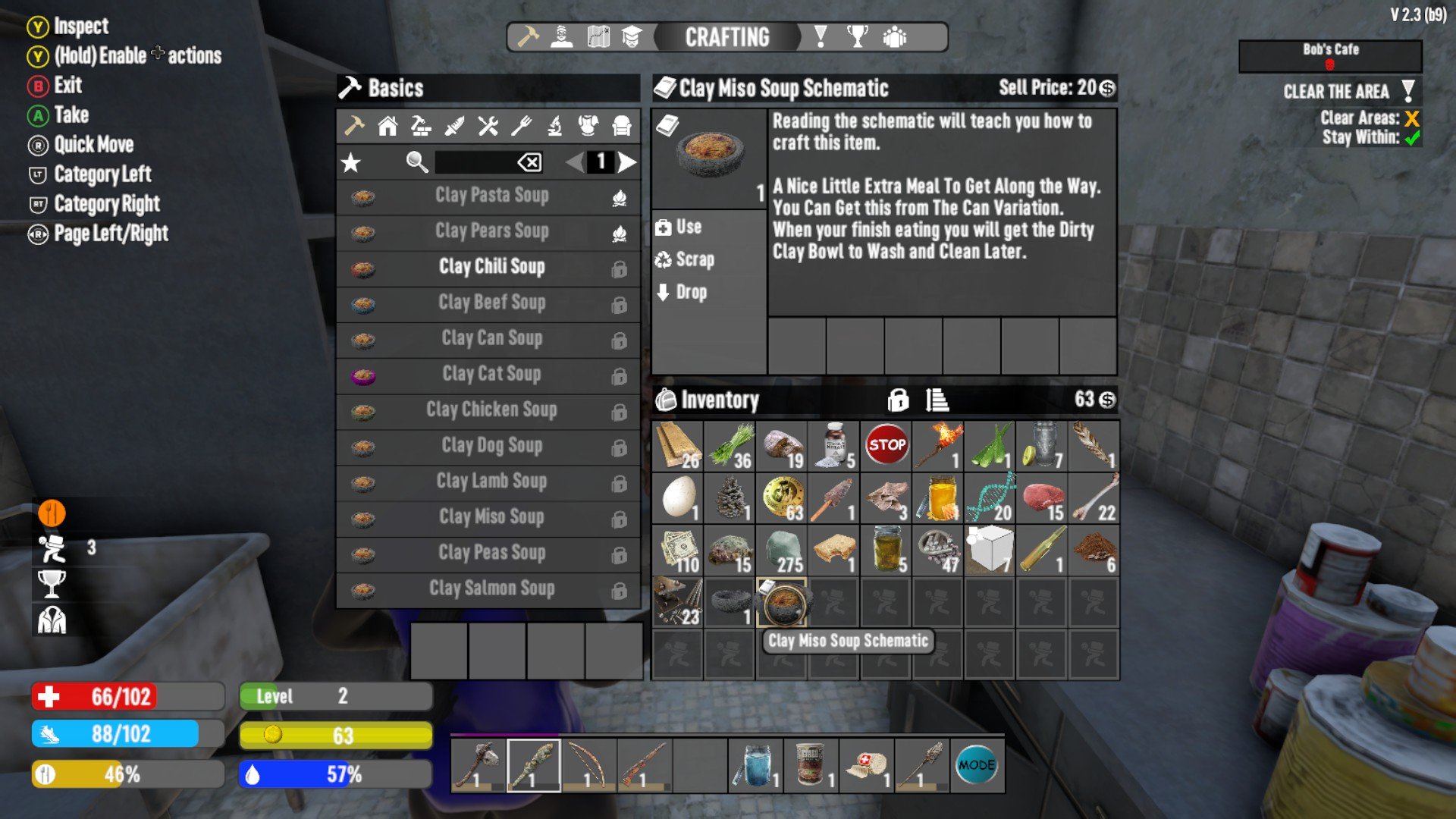Select the Clay Cat Soup recipe

coord(491,374)
